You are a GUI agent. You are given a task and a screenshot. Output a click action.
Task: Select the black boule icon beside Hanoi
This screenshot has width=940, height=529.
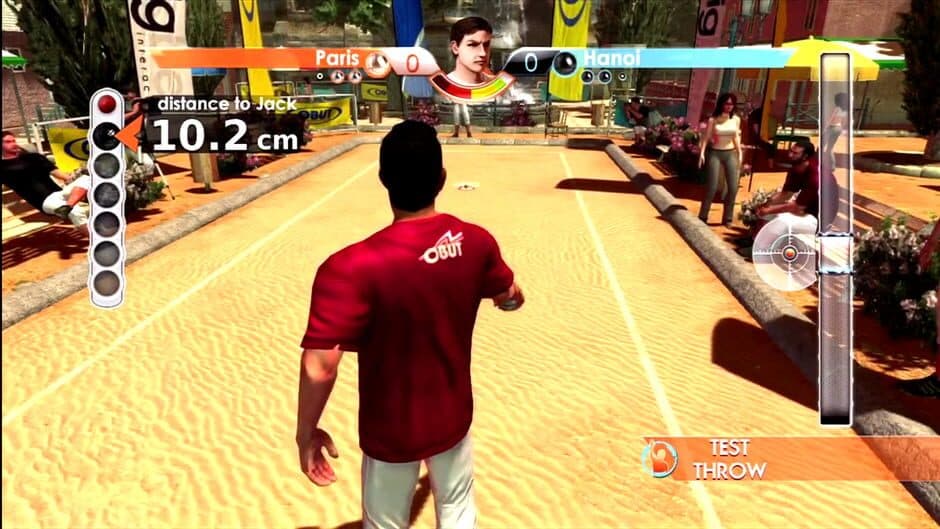[564, 64]
